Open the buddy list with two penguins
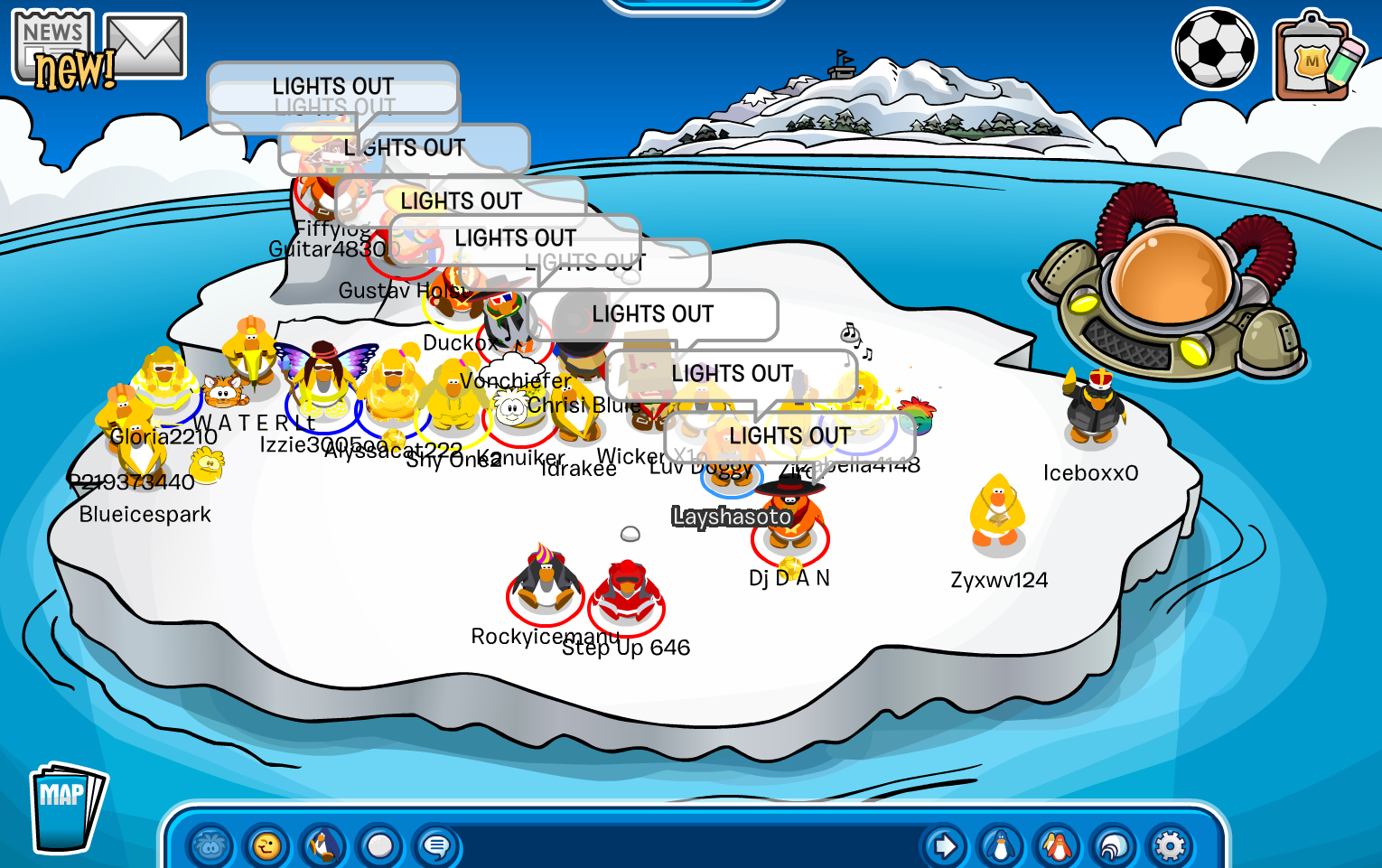Image resolution: width=1382 pixels, height=868 pixels. (x=1057, y=847)
